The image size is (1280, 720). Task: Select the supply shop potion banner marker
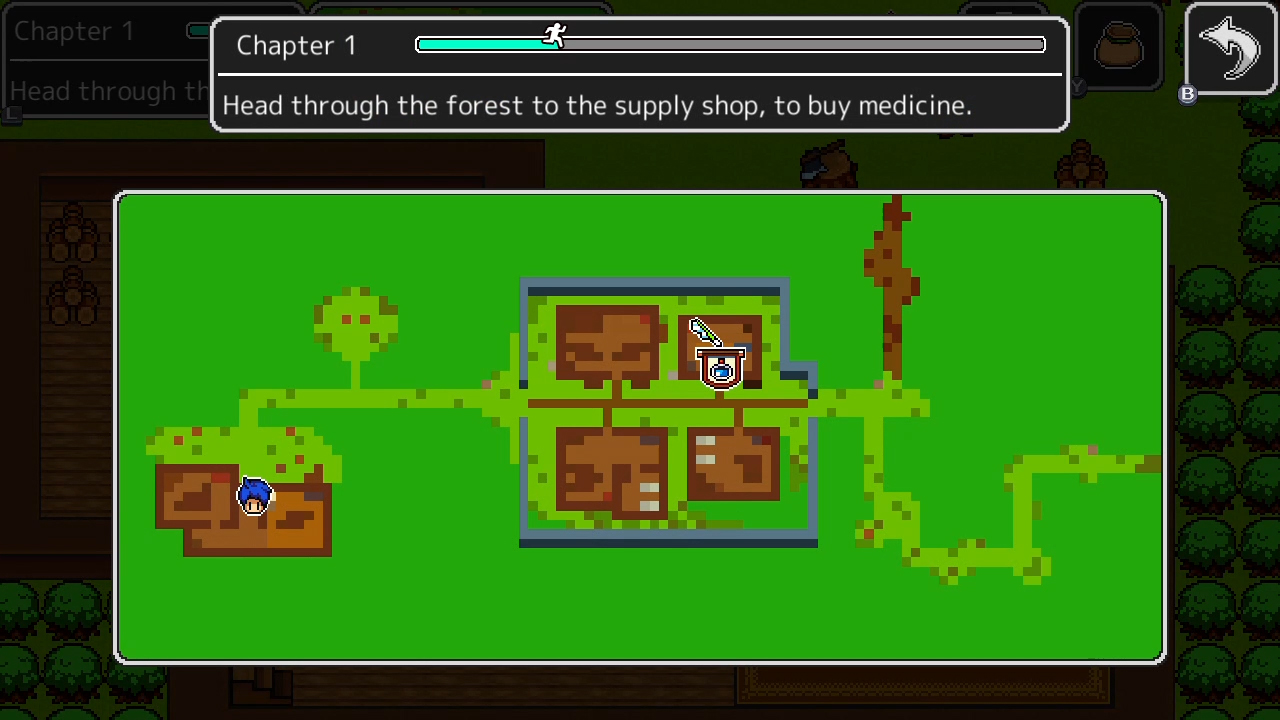point(722,370)
